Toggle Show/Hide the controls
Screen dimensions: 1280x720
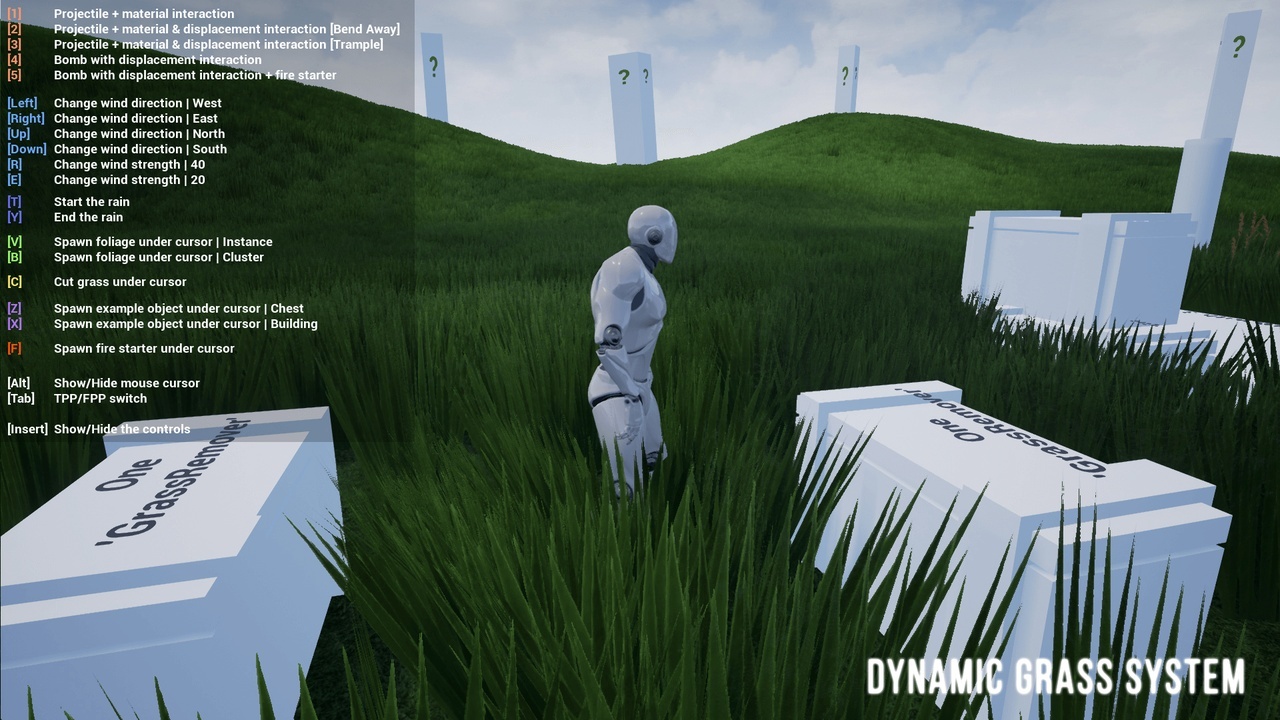124,428
